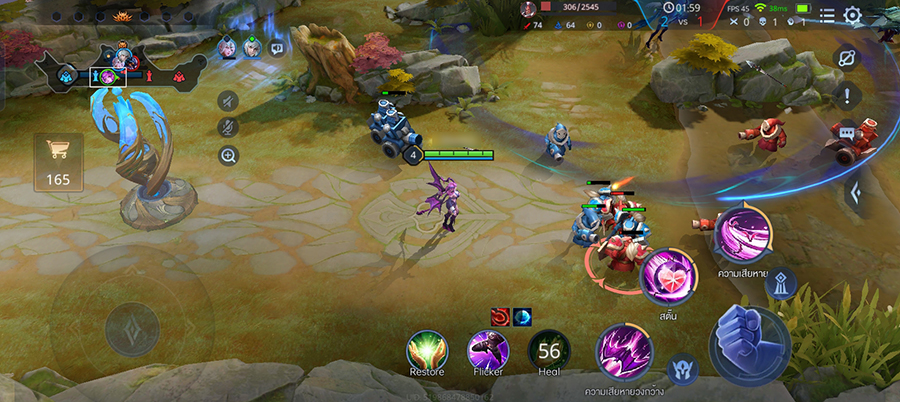Image resolution: width=900 pixels, height=402 pixels.
Task: Open the settings gear
Action: pos(852,15)
